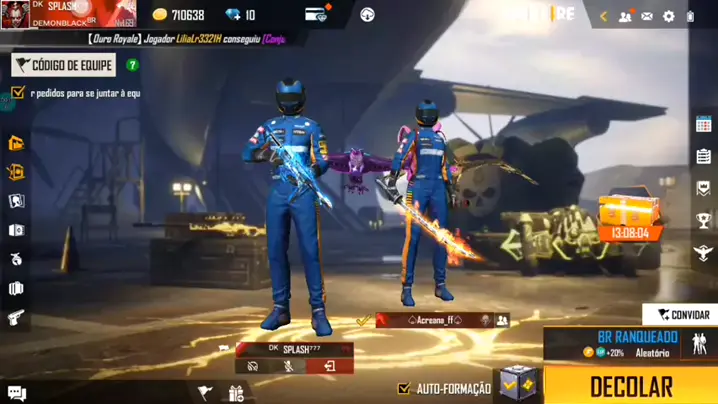718x404 pixels.
Task: Open the friends list icon
Action: tap(625, 16)
